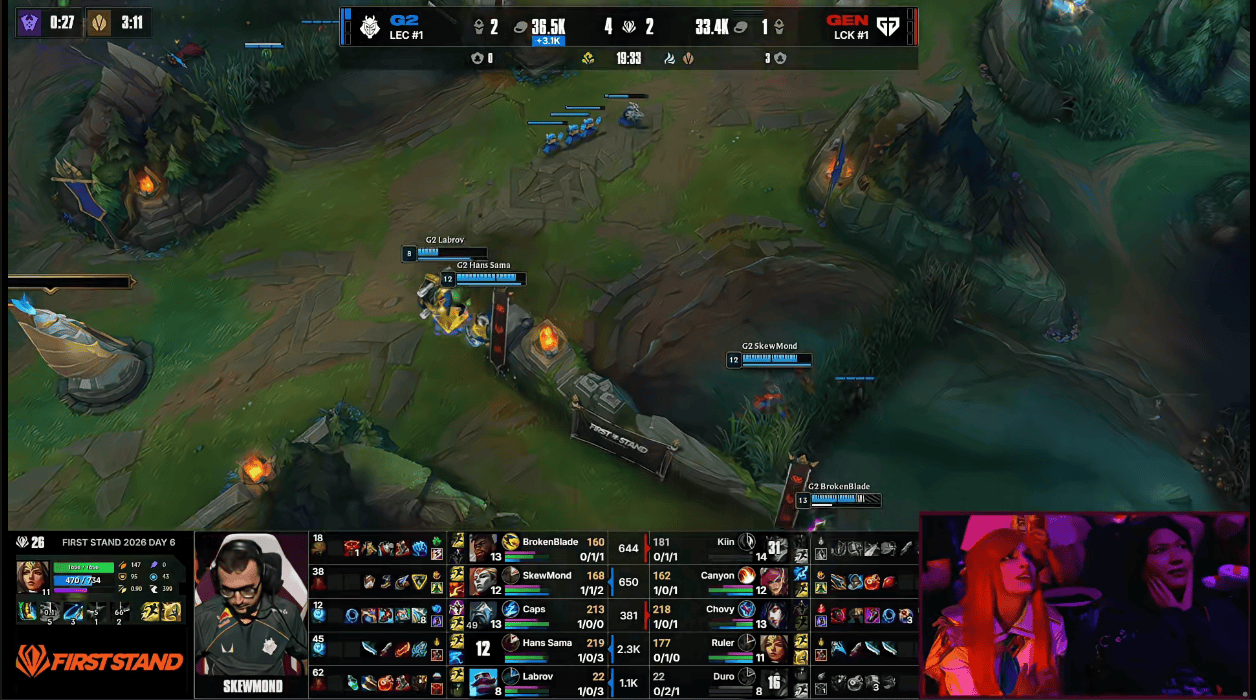
Task: Click the blue arc ability icon
Action: pos(72,612)
